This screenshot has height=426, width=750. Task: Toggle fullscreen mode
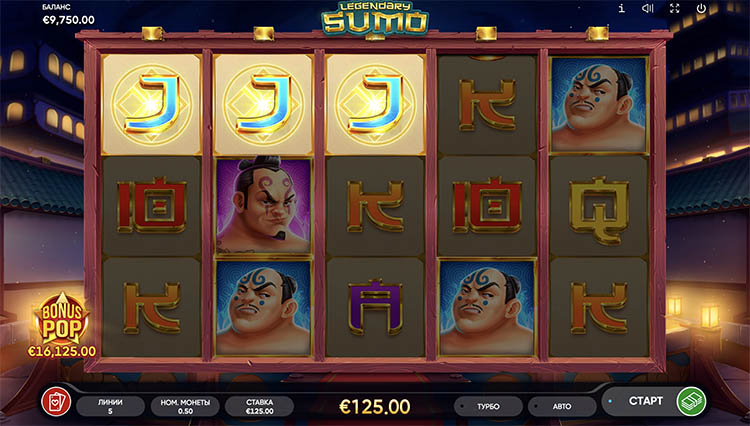676,9
